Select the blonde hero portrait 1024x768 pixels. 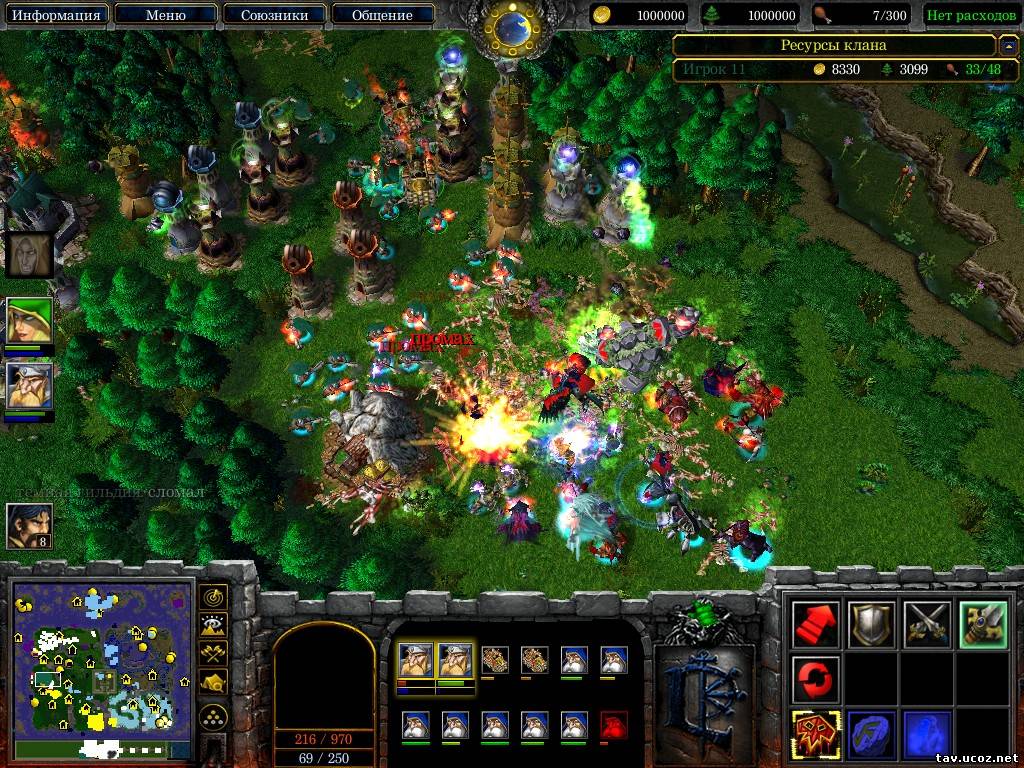29,254
